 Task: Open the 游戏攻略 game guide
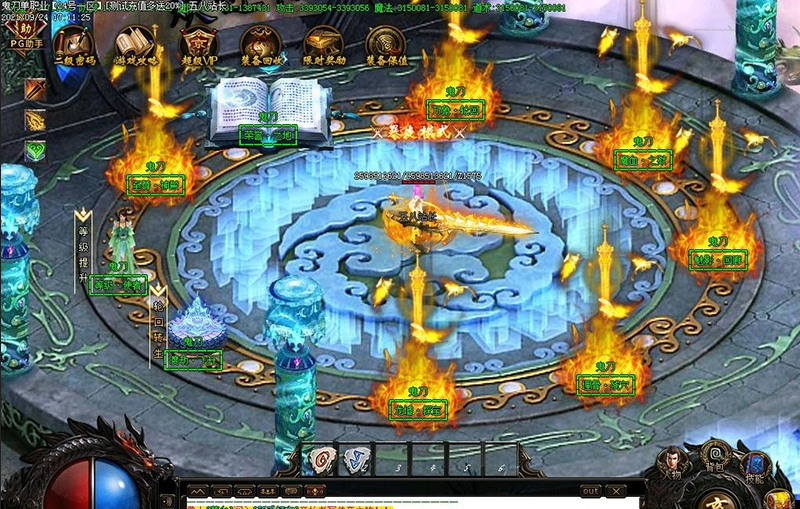point(134,47)
